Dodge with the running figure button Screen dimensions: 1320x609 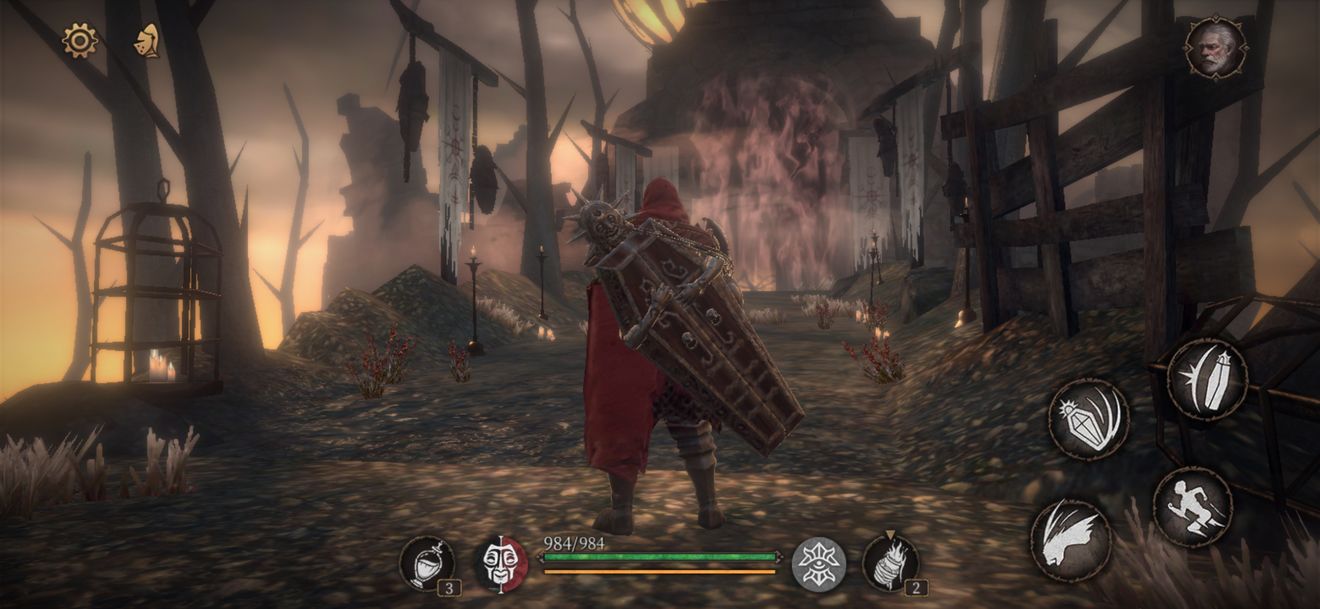[x=1192, y=507]
